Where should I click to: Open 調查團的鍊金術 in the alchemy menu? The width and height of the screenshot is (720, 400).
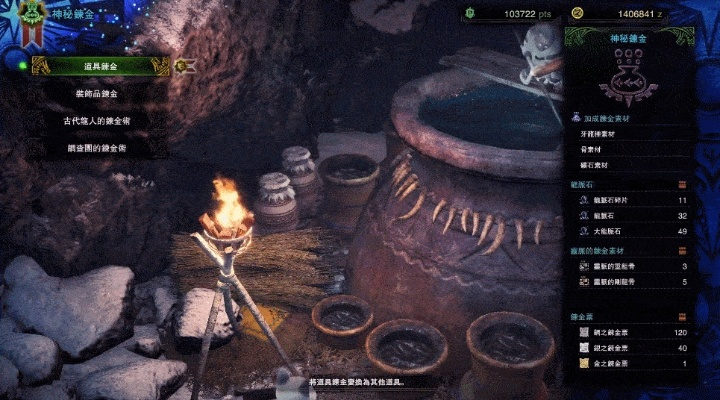100,147
